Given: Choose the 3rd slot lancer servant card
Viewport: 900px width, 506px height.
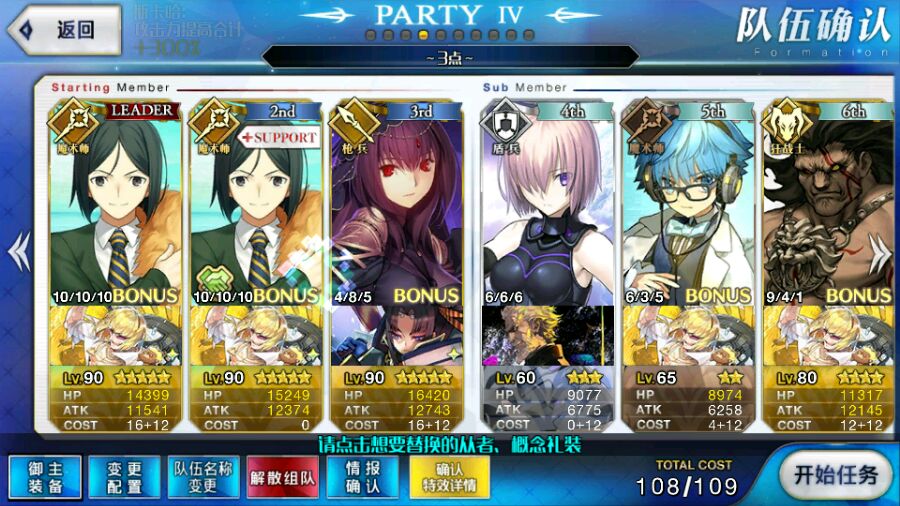Looking at the screenshot, I should coord(396,200).
